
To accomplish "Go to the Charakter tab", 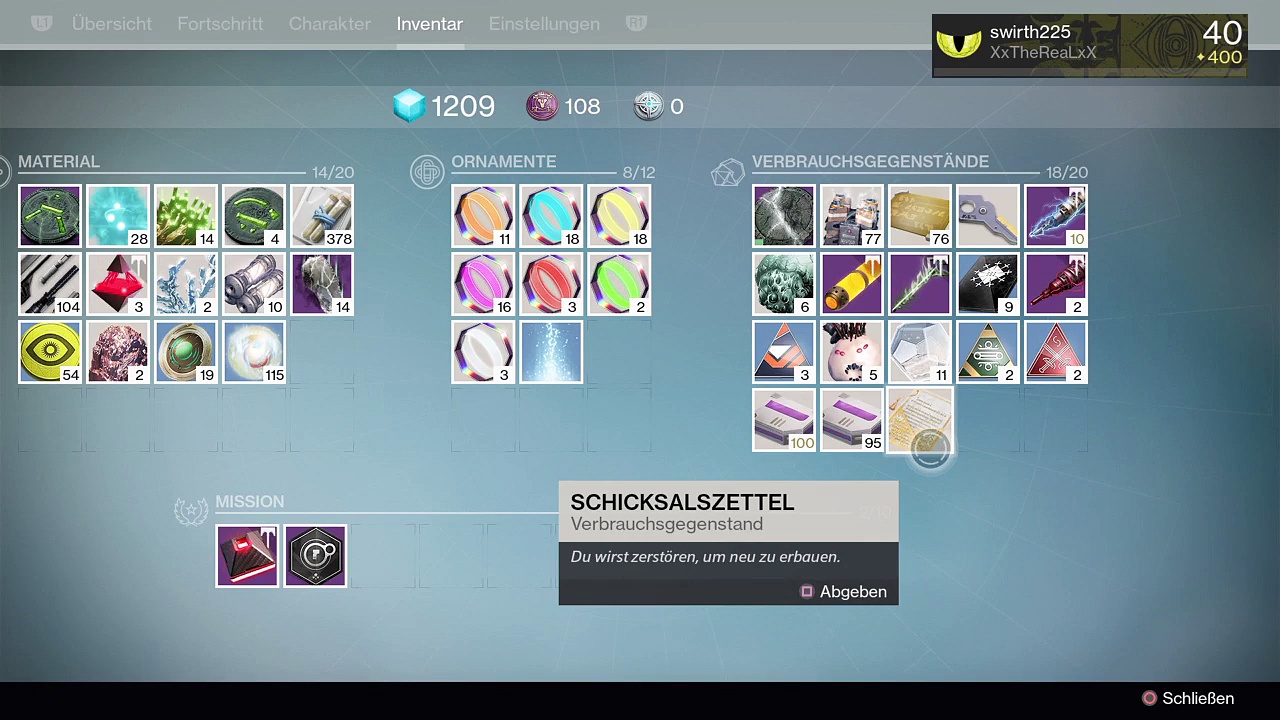I will (329, 24).
